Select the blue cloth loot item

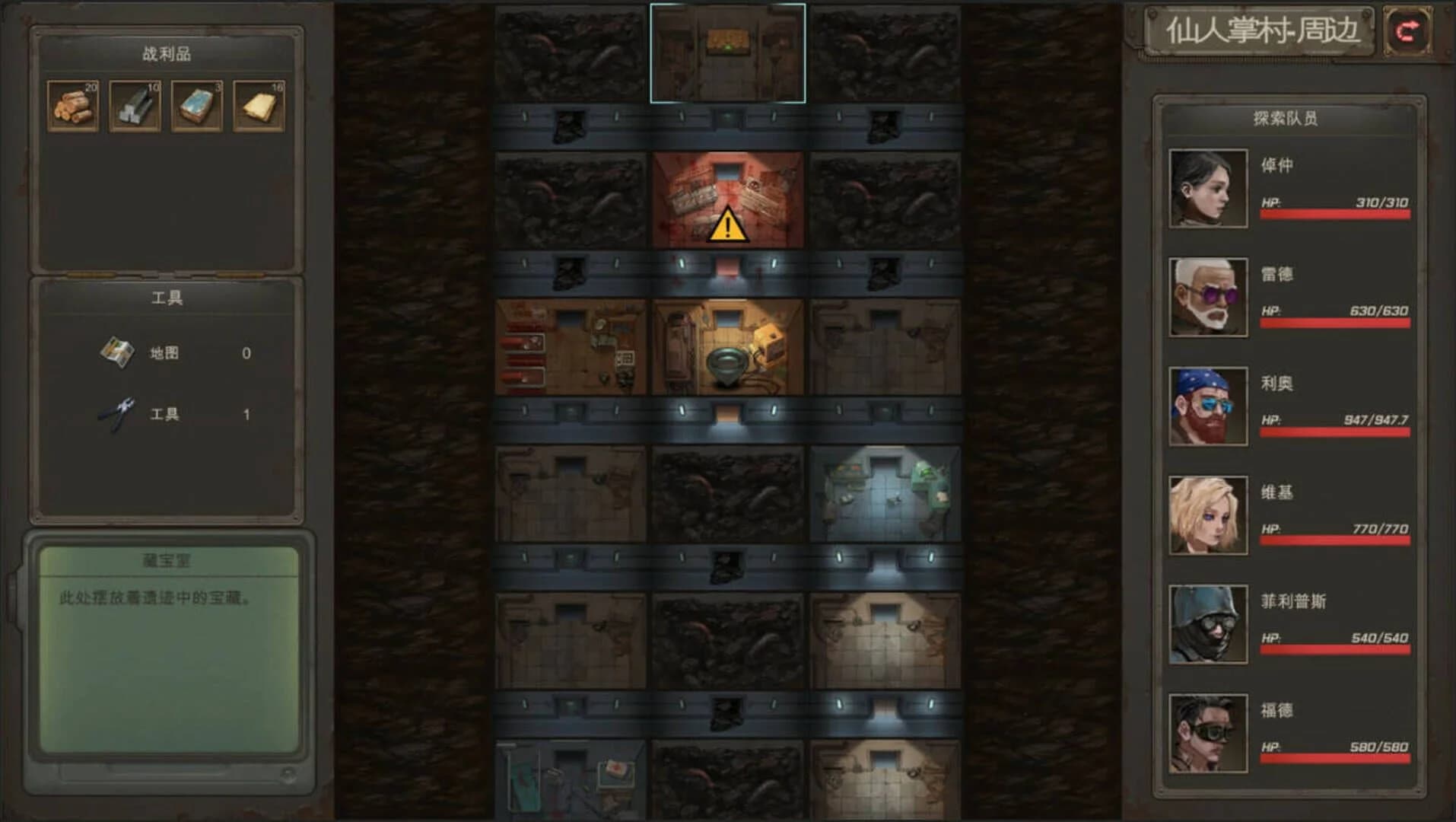tap(196, 105)
